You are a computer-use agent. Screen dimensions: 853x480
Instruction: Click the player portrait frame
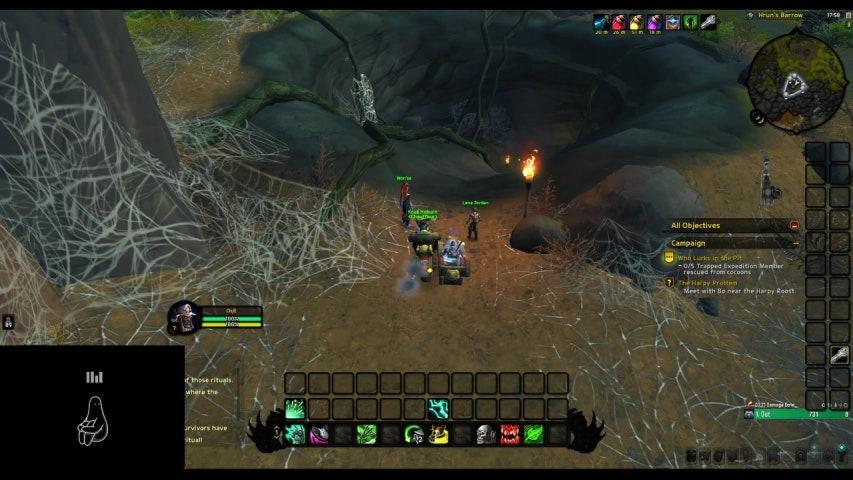point(184,317)
